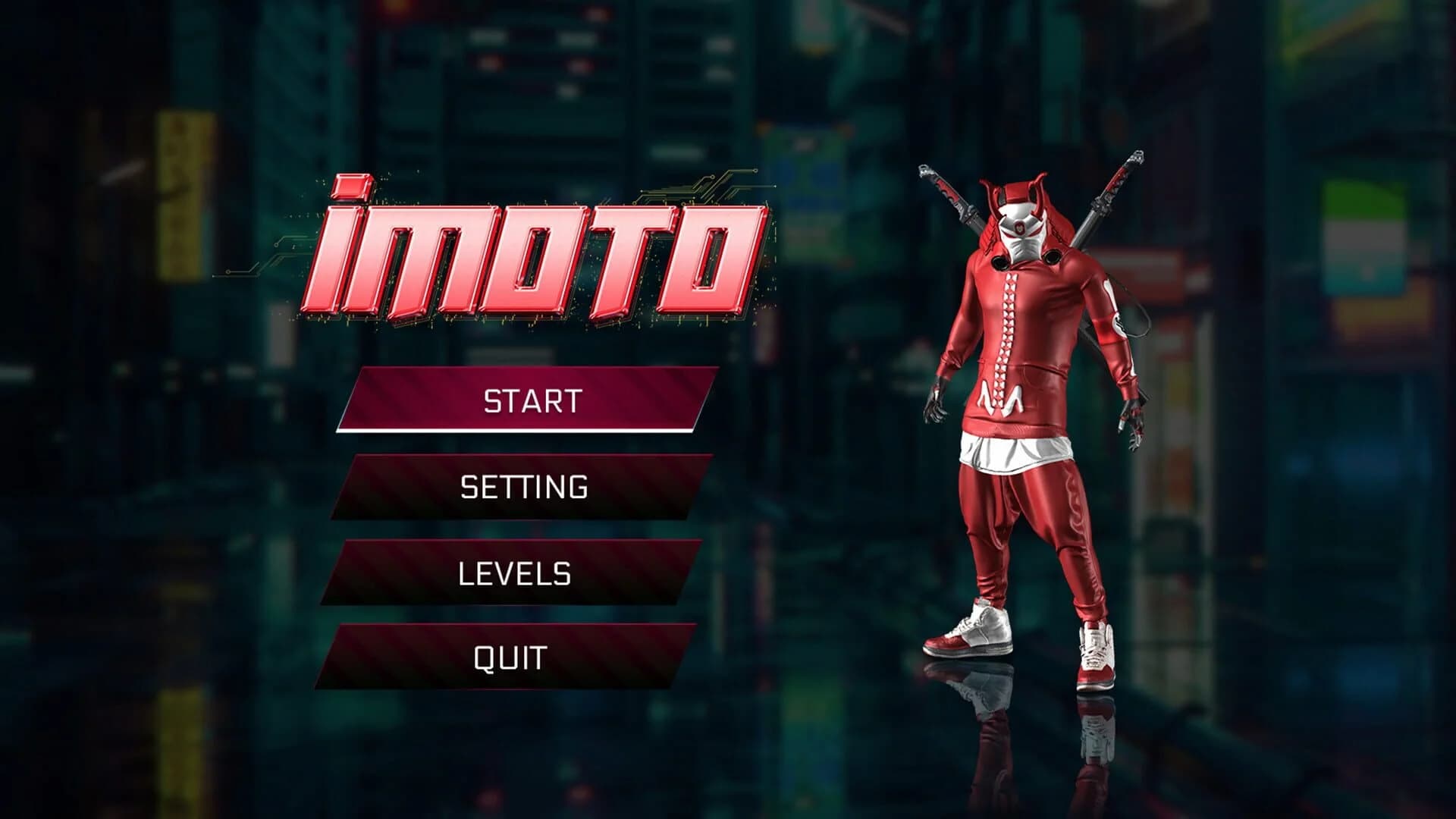The width and height of the screenshot is (1456, 819).
Task: Click the katana hilt over the right shoulder
Action: pyautogui.click(x=944, y=190)
